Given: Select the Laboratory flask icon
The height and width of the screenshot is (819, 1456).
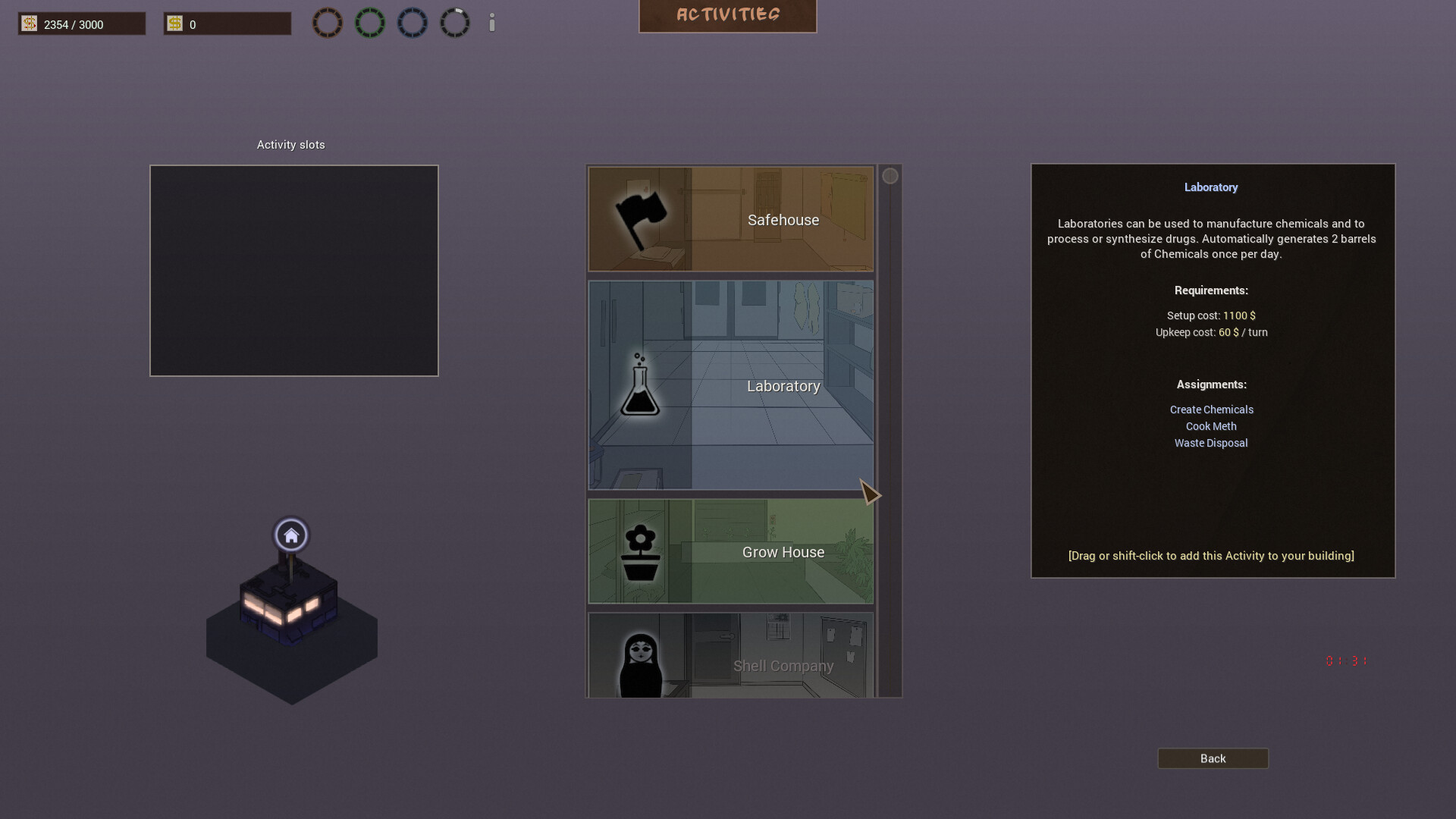Looking at the screenshot, I should click(642, 386).
